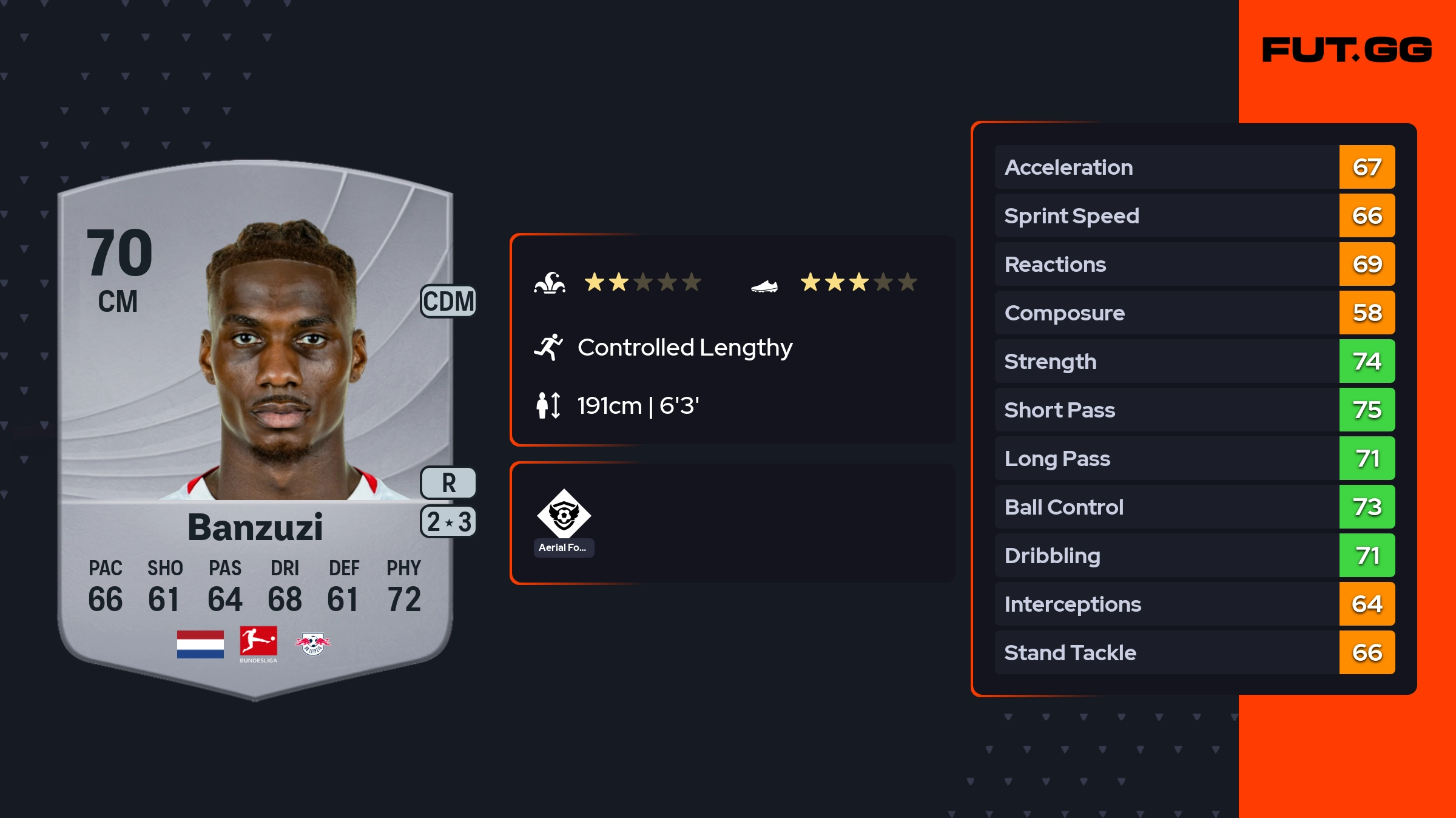Click the Netherlands flag on the card
Viewport: 1456px width, 818px height.
200,644
